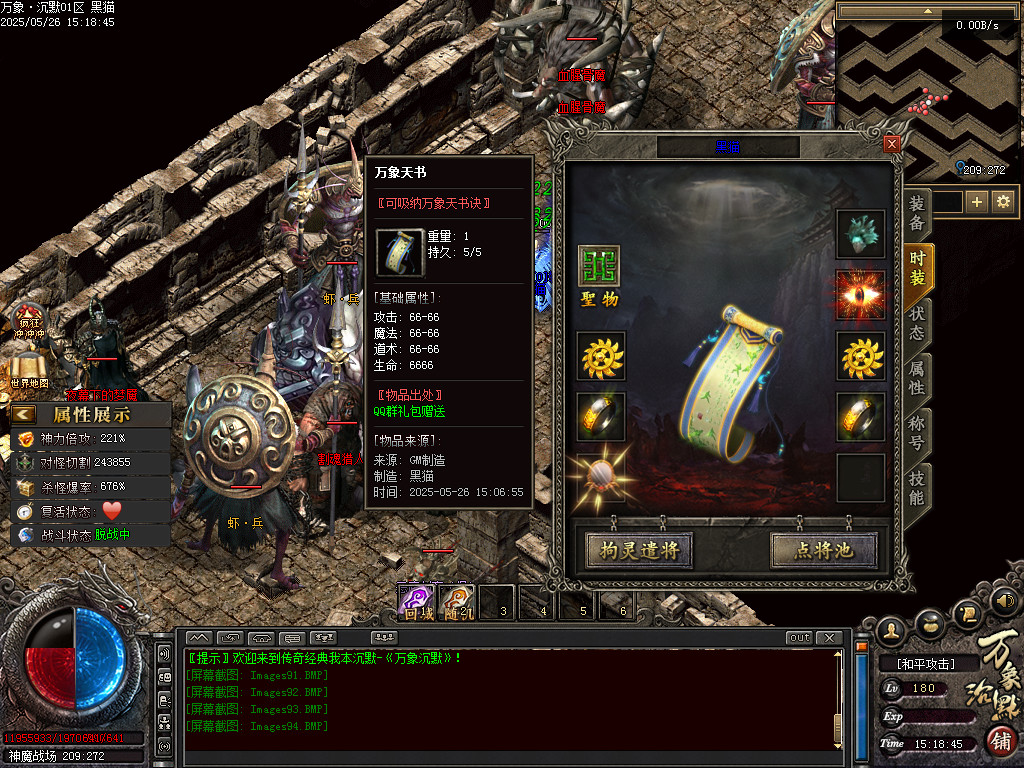Switch to the 装备 equipment tab

point(917,212)
